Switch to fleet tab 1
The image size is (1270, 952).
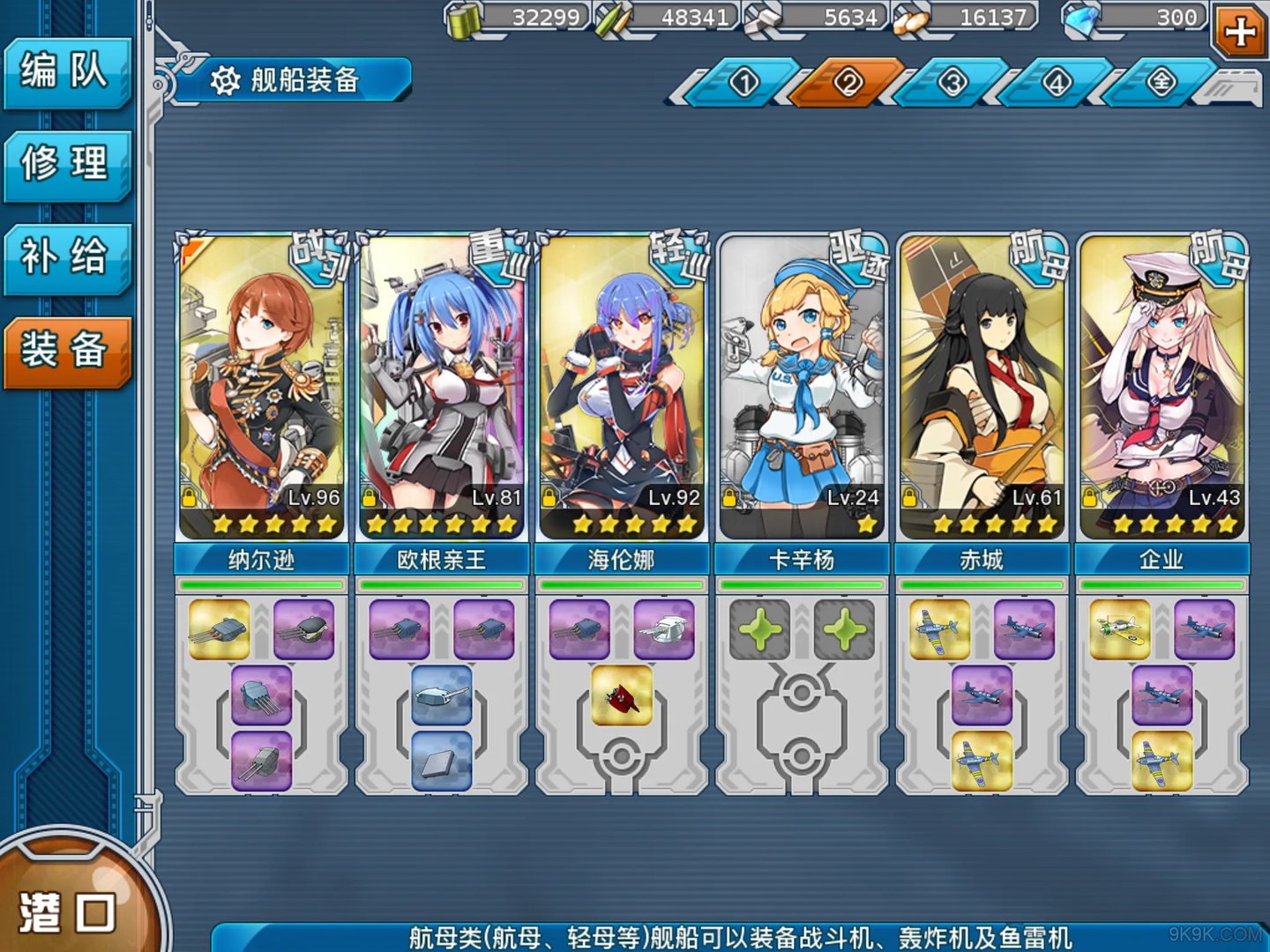coord(744,83)
